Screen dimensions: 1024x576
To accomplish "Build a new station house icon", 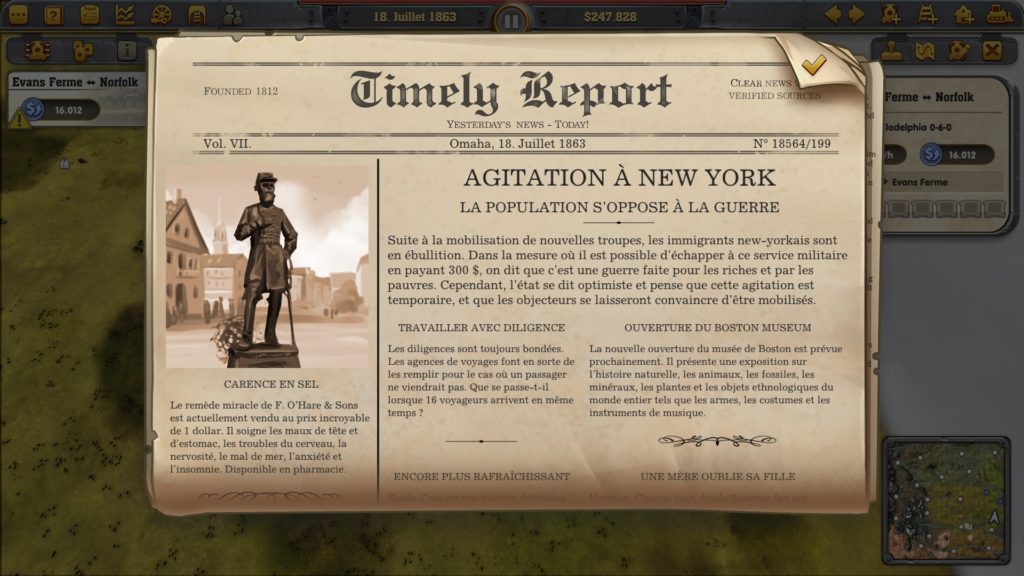I will pos(964,15).
